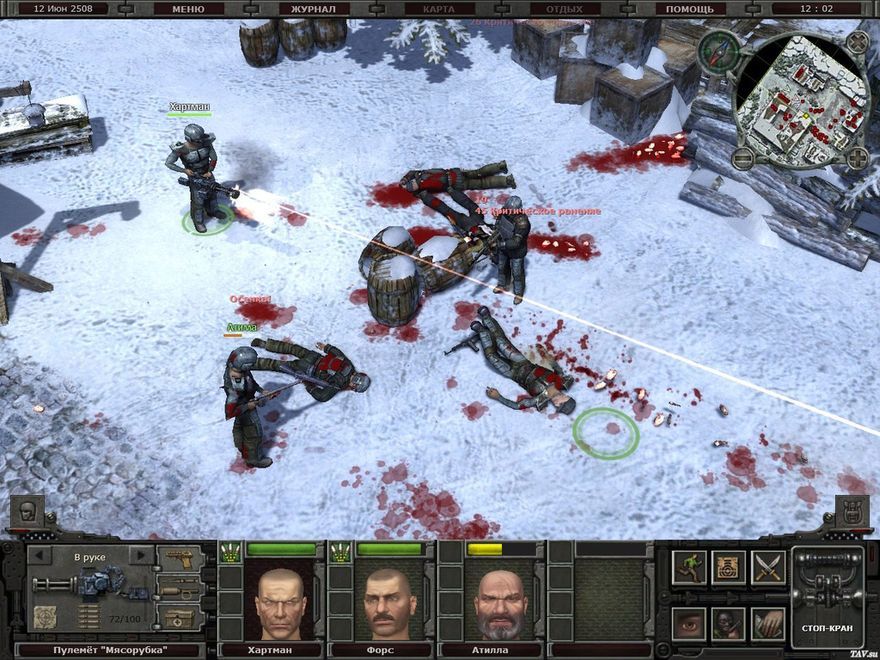
Task: Select the pistol weapon slot
Action: (181, 557)
